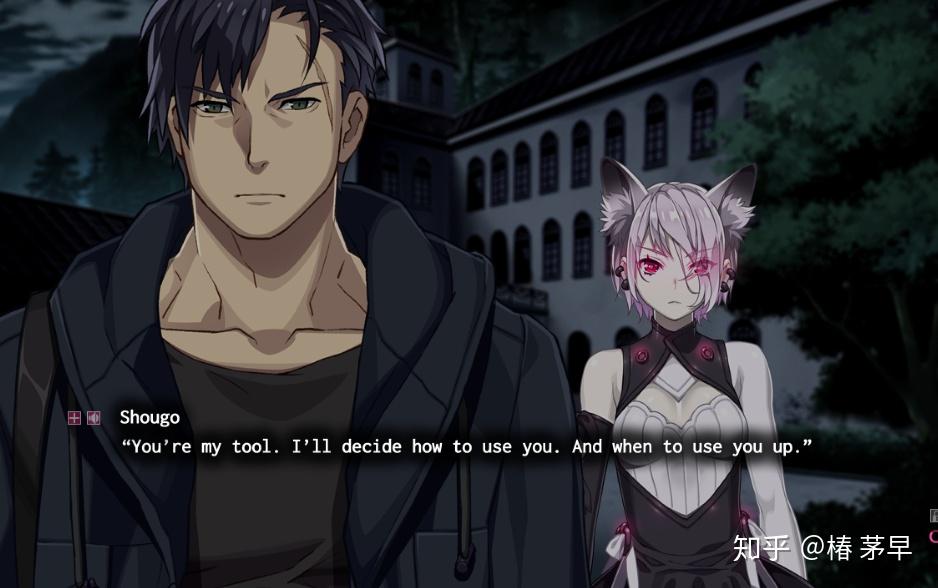Viewport: 938px width, 588px height.
Task: Replay the voice line with the speaker icon
Action: point(93,418)
